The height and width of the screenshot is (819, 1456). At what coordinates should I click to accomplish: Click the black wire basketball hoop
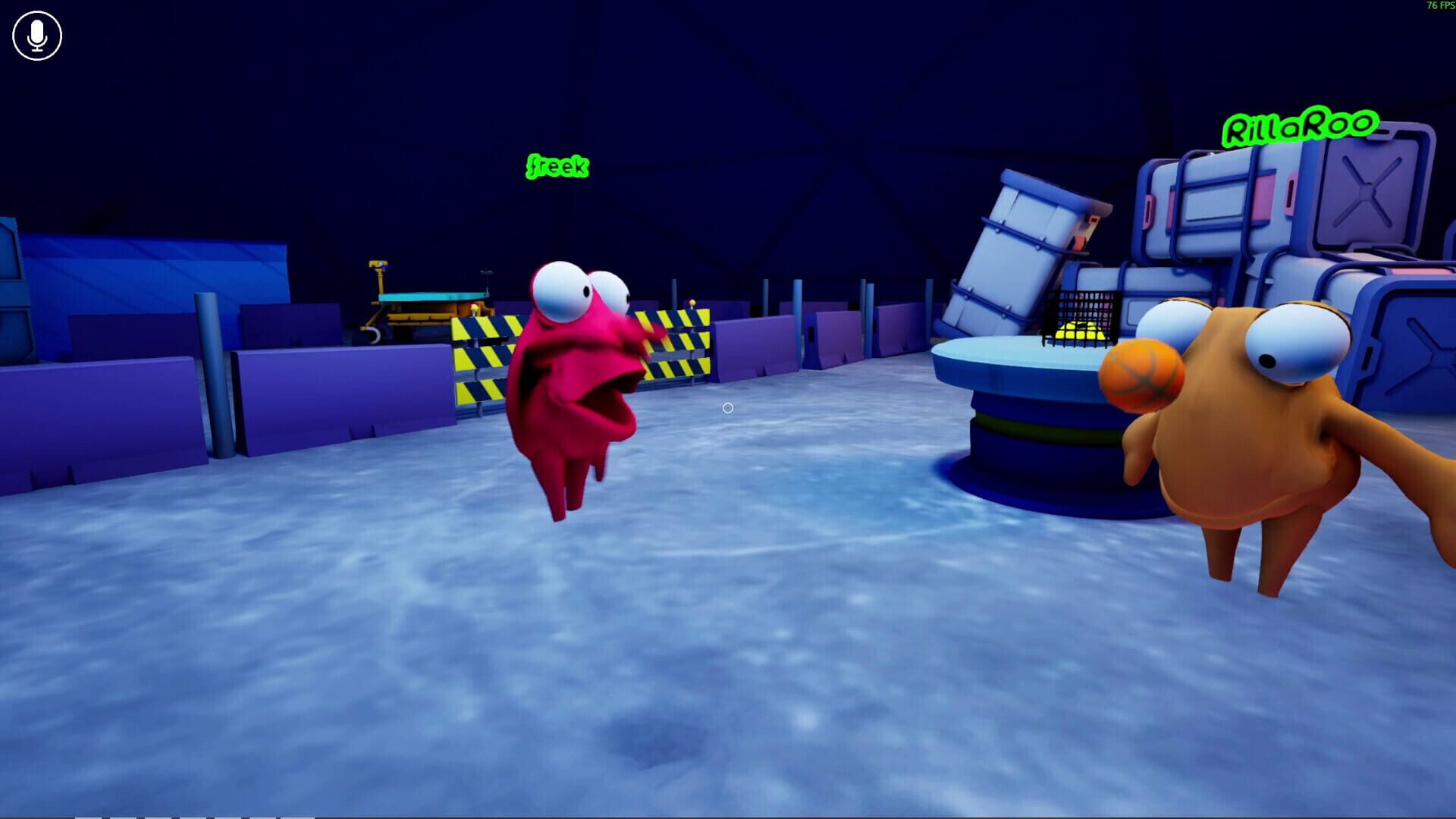click(1081, 315)
